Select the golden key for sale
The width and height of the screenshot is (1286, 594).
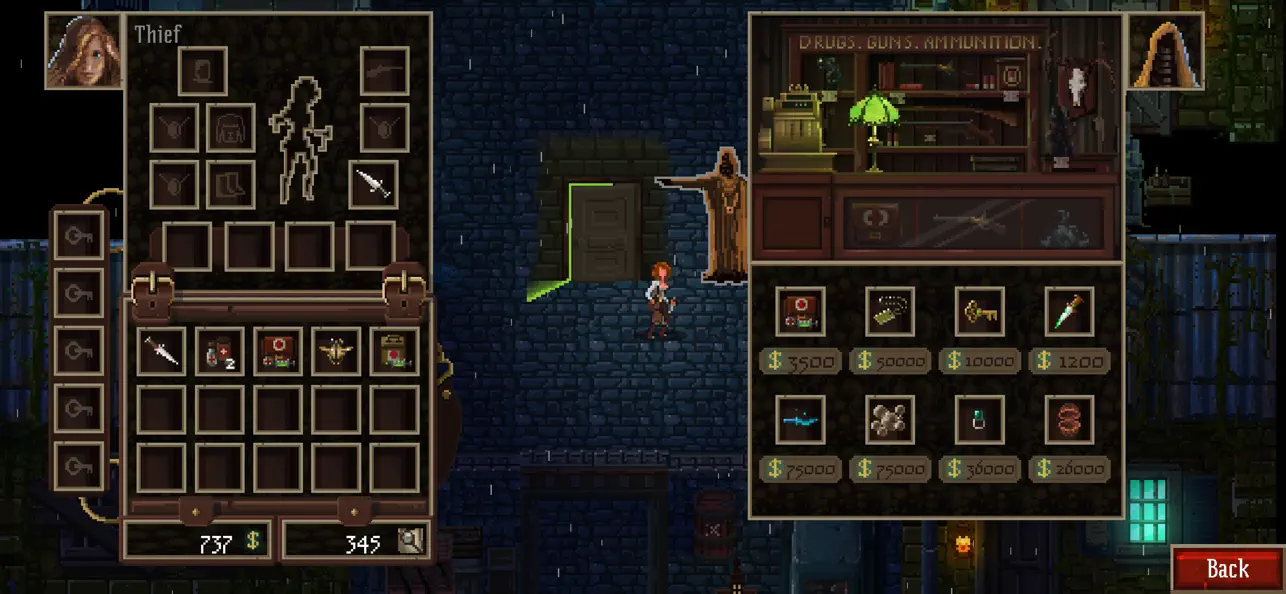[979, 311]
